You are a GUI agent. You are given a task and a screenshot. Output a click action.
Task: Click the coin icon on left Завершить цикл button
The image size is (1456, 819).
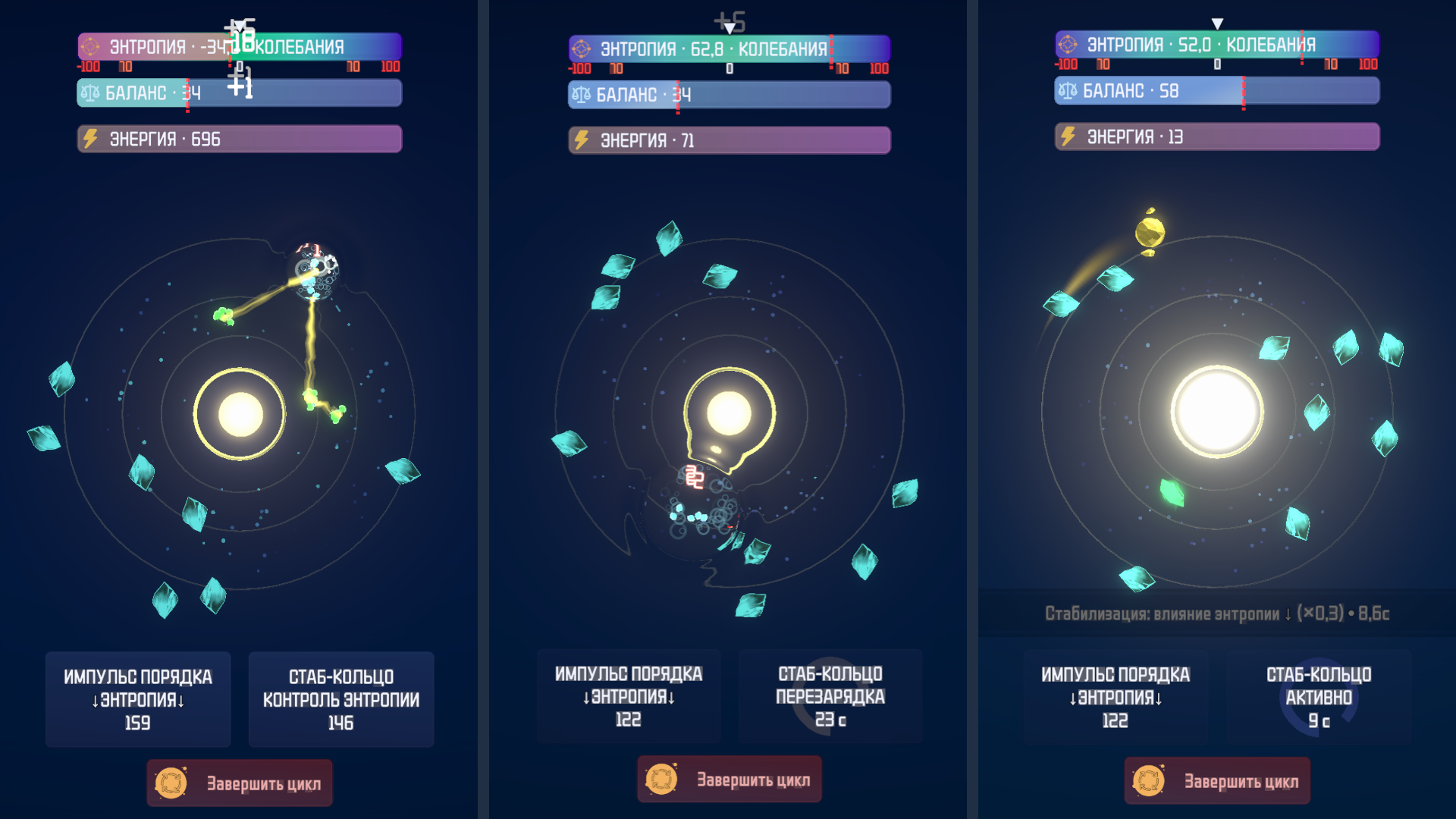click(x=173, y=782)
